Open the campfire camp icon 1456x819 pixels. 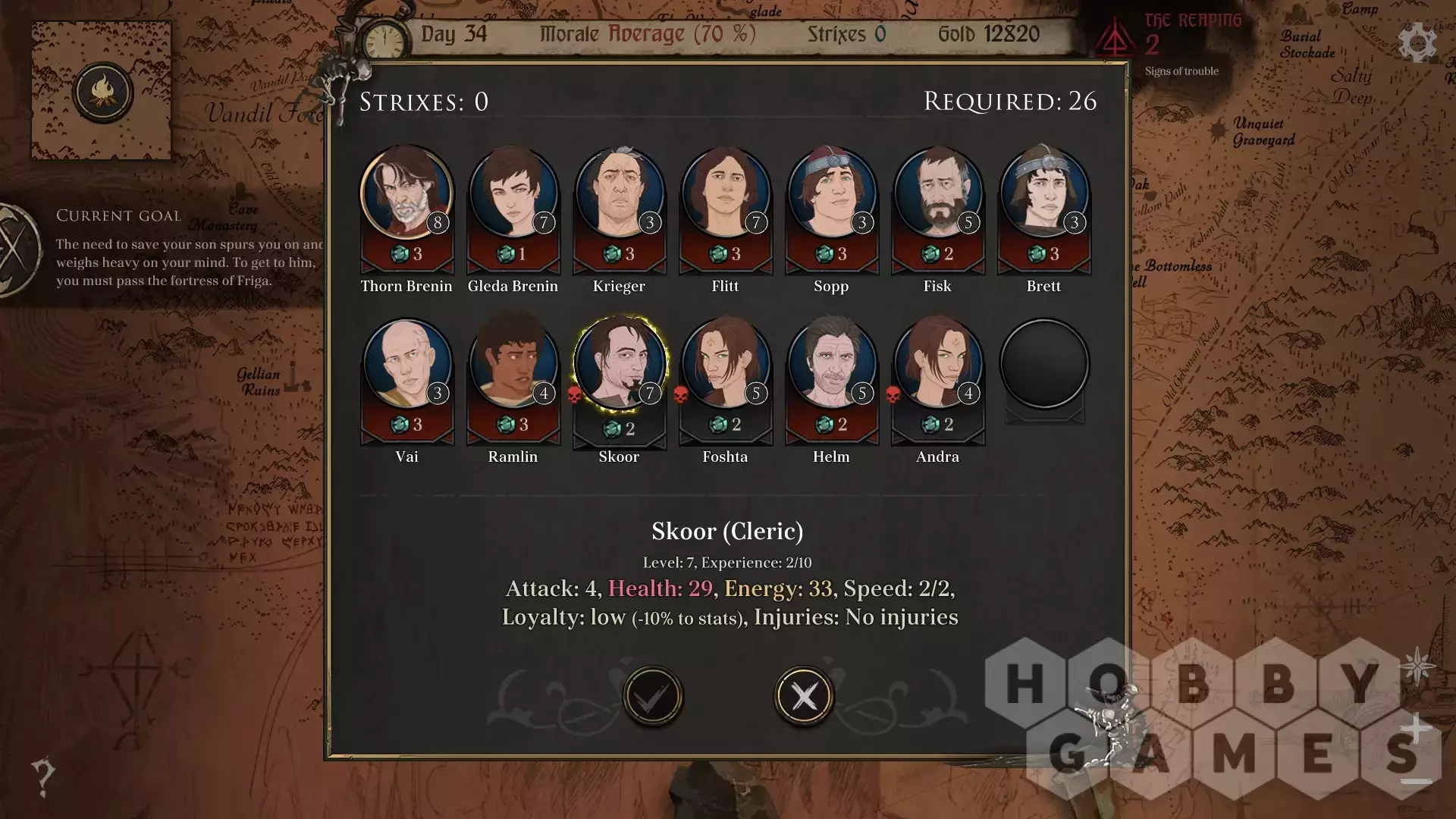pos(102,93)
